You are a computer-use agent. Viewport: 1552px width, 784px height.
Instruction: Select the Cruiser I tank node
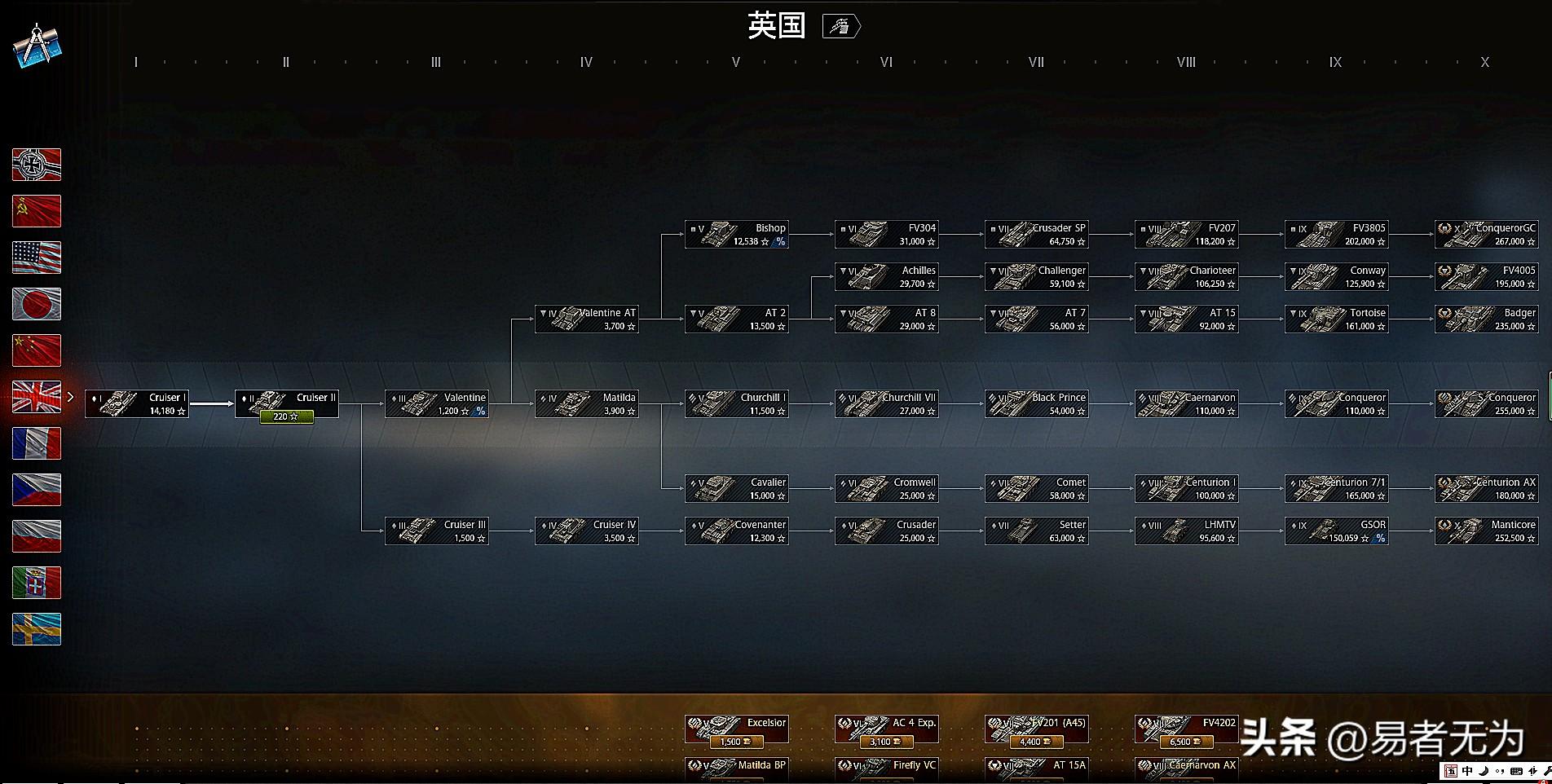(x=137, y=404)
